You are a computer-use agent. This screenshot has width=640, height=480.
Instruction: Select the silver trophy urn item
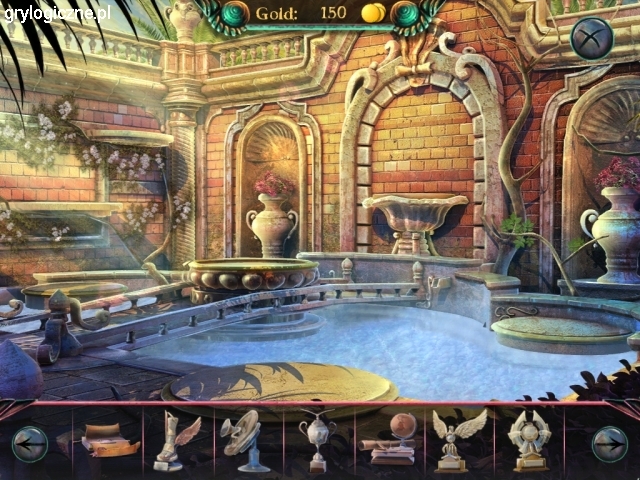tap(316, 440)
